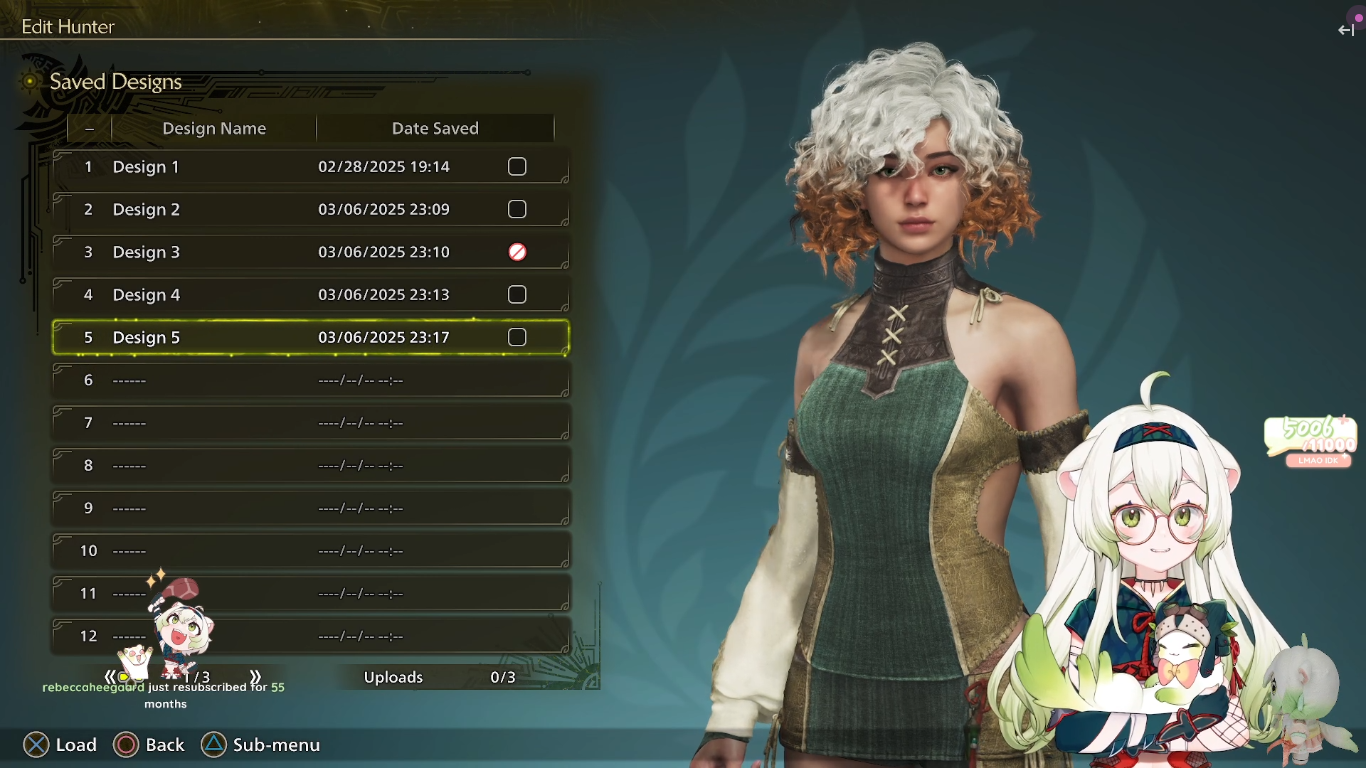The height and width of the screenshot is (768, 1366).
Task: Go to the next page of saved designs
Action: click(256, 677)
